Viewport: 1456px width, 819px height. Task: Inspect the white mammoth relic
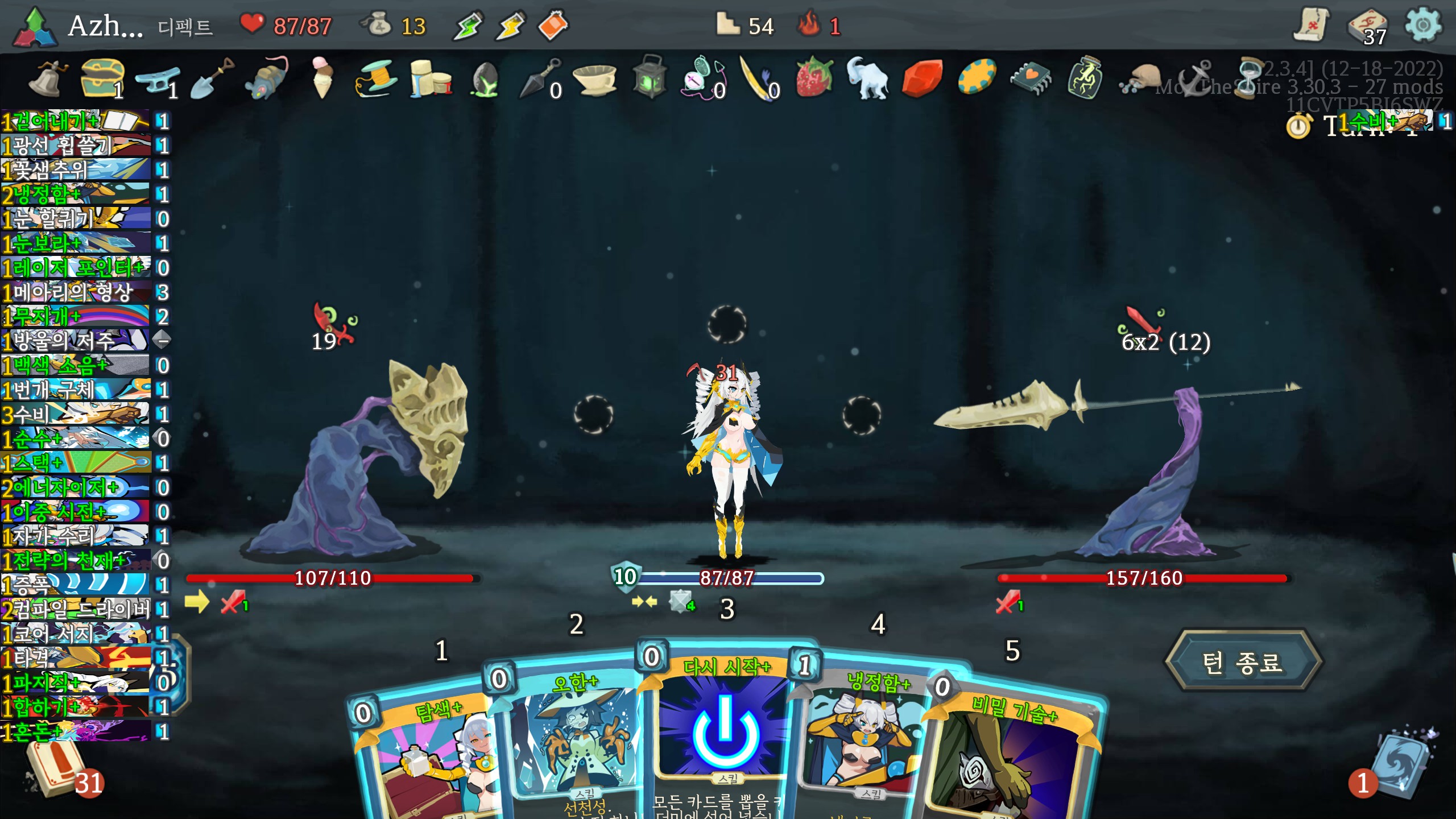point(867,78)
